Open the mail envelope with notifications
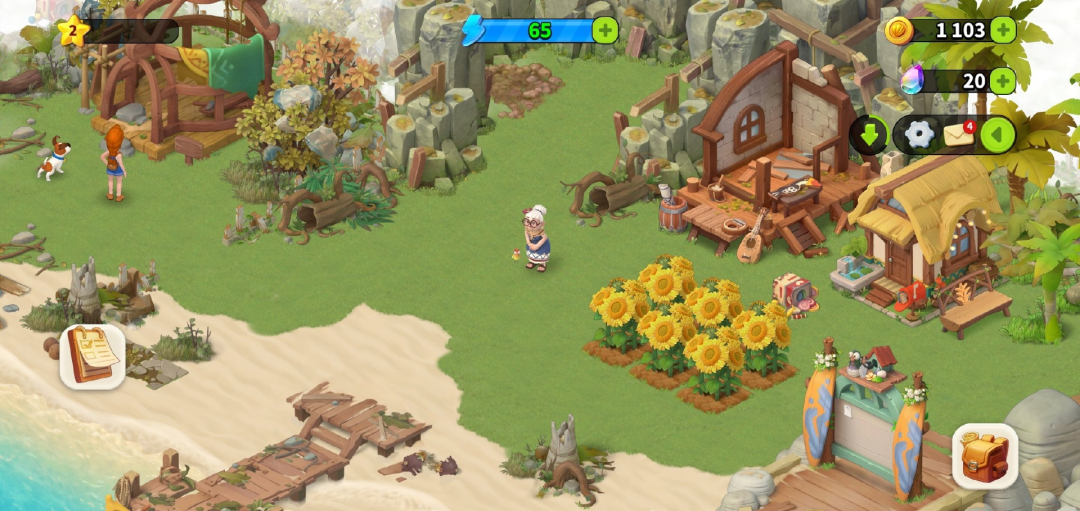 pos(959,134)
